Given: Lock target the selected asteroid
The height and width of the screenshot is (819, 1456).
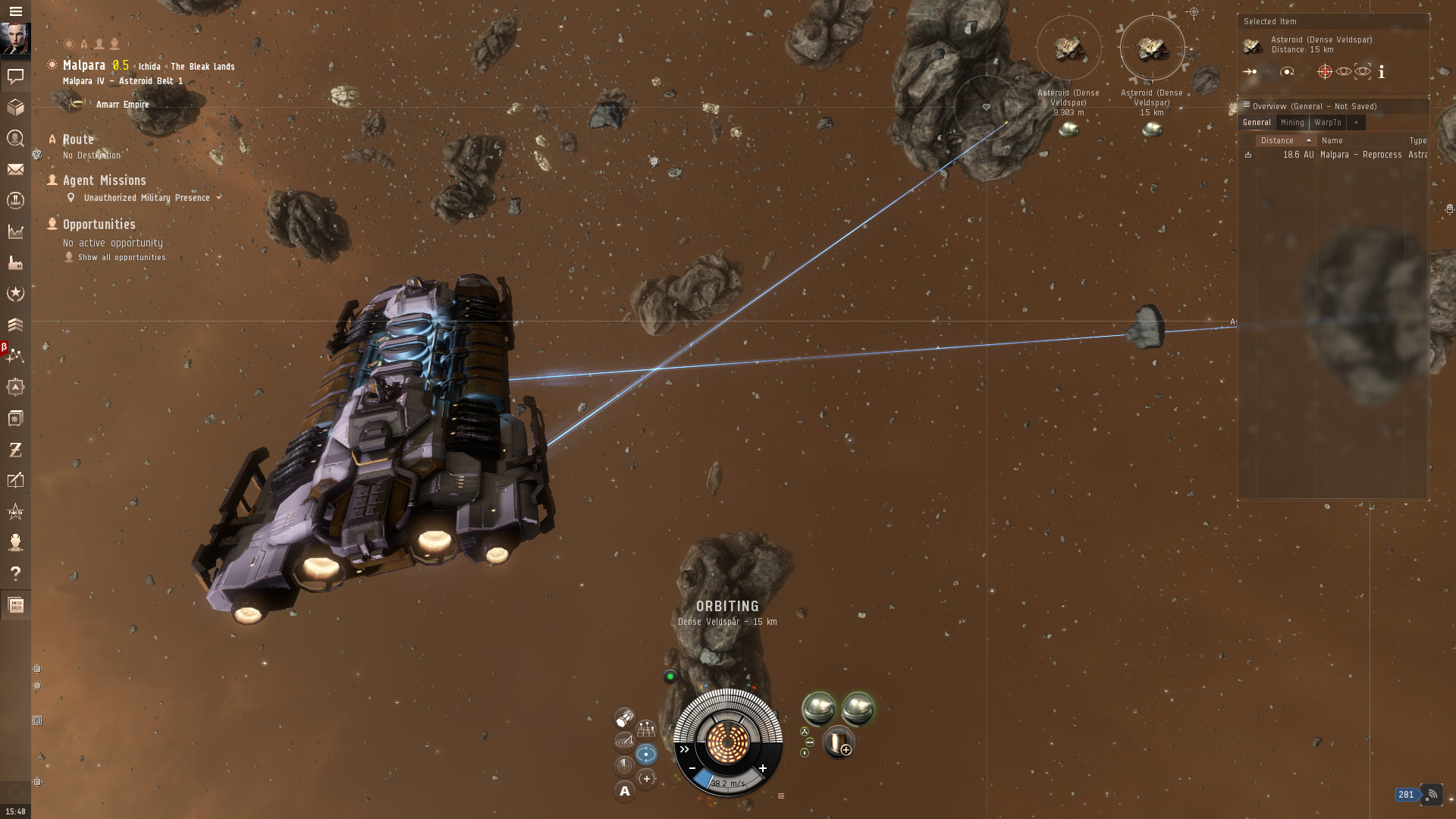Looking at the screenshot, I should pyautogui.click(x=1324, y=71).
